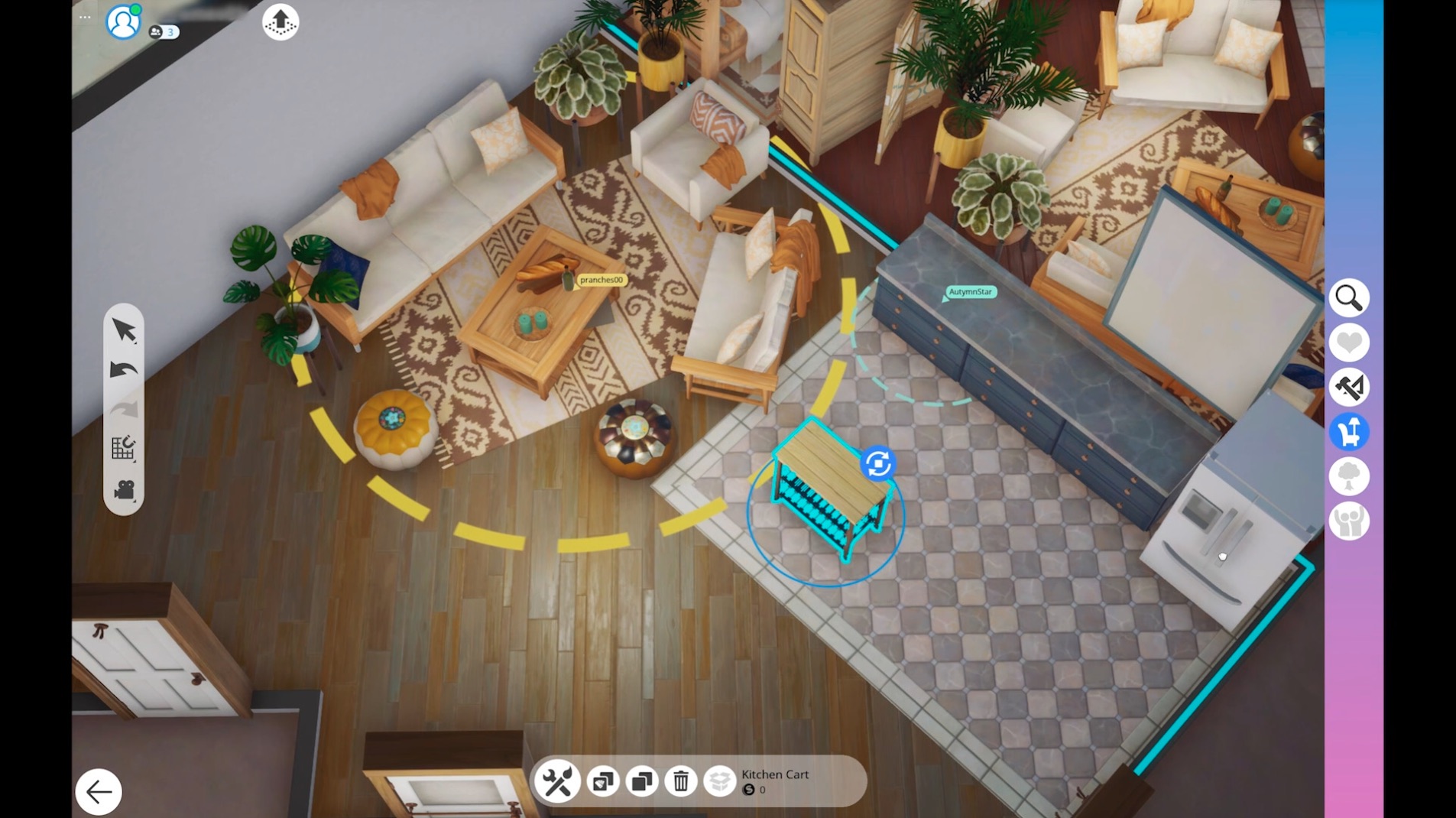
Task: Duplicate the selected Kitchen Cart
Action: 642,781
